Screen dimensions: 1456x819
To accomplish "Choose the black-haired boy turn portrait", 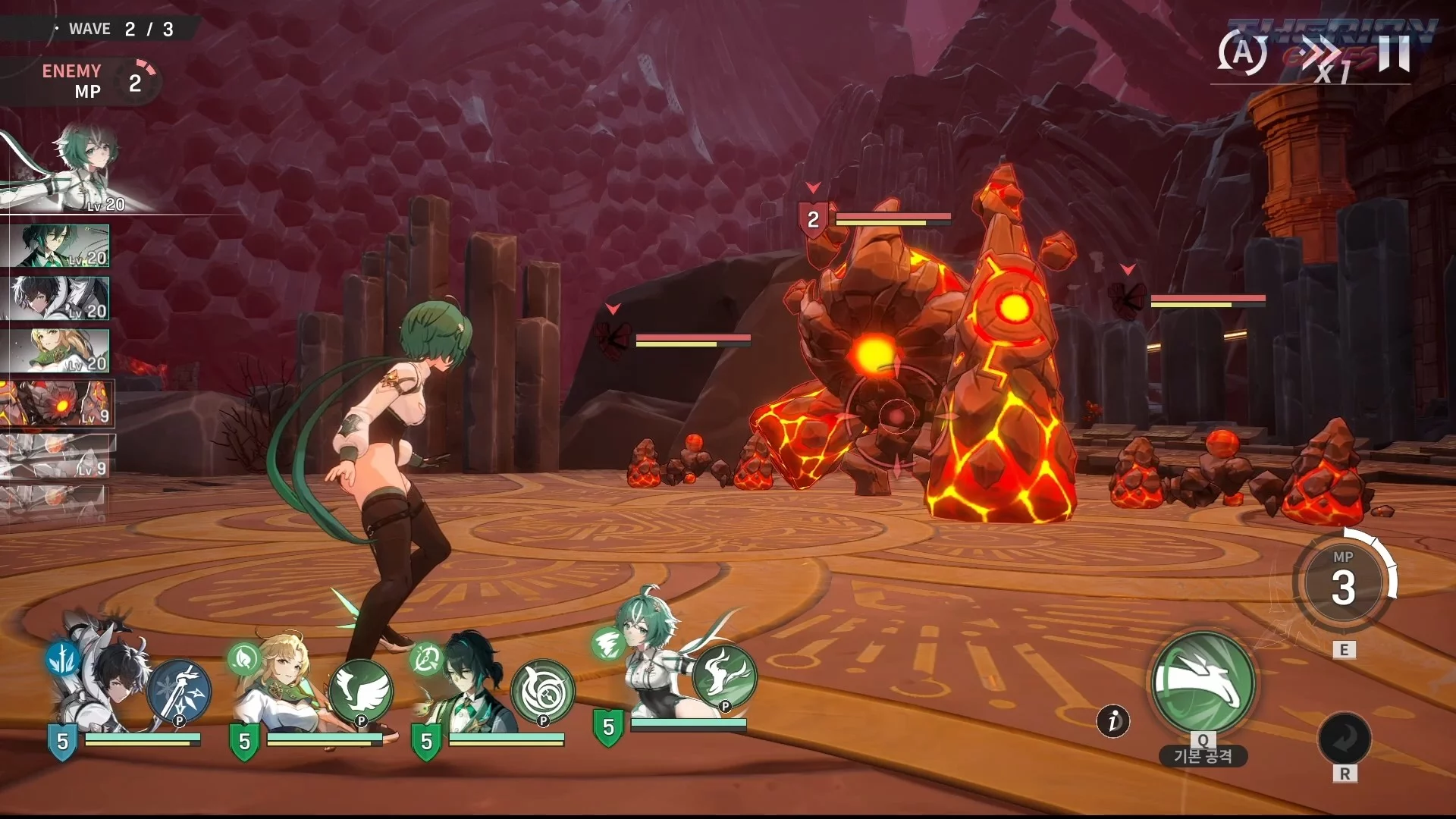I will (x=59, y=298).
